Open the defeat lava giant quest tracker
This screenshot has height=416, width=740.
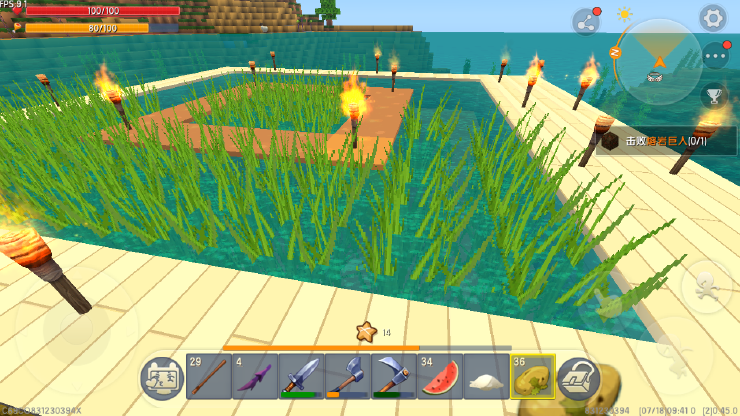[x=667, y=142]
